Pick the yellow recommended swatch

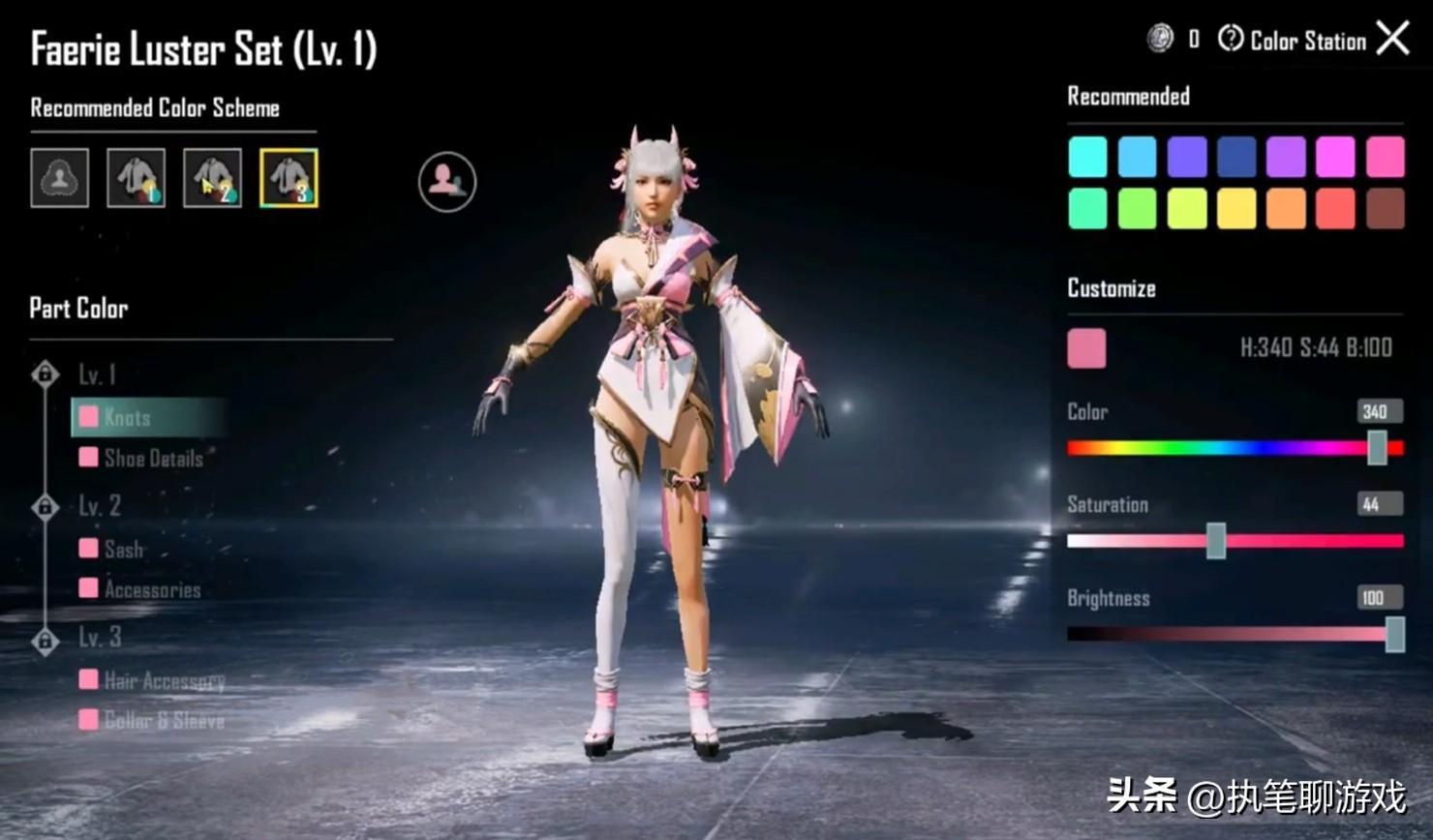pos(1236,209)
